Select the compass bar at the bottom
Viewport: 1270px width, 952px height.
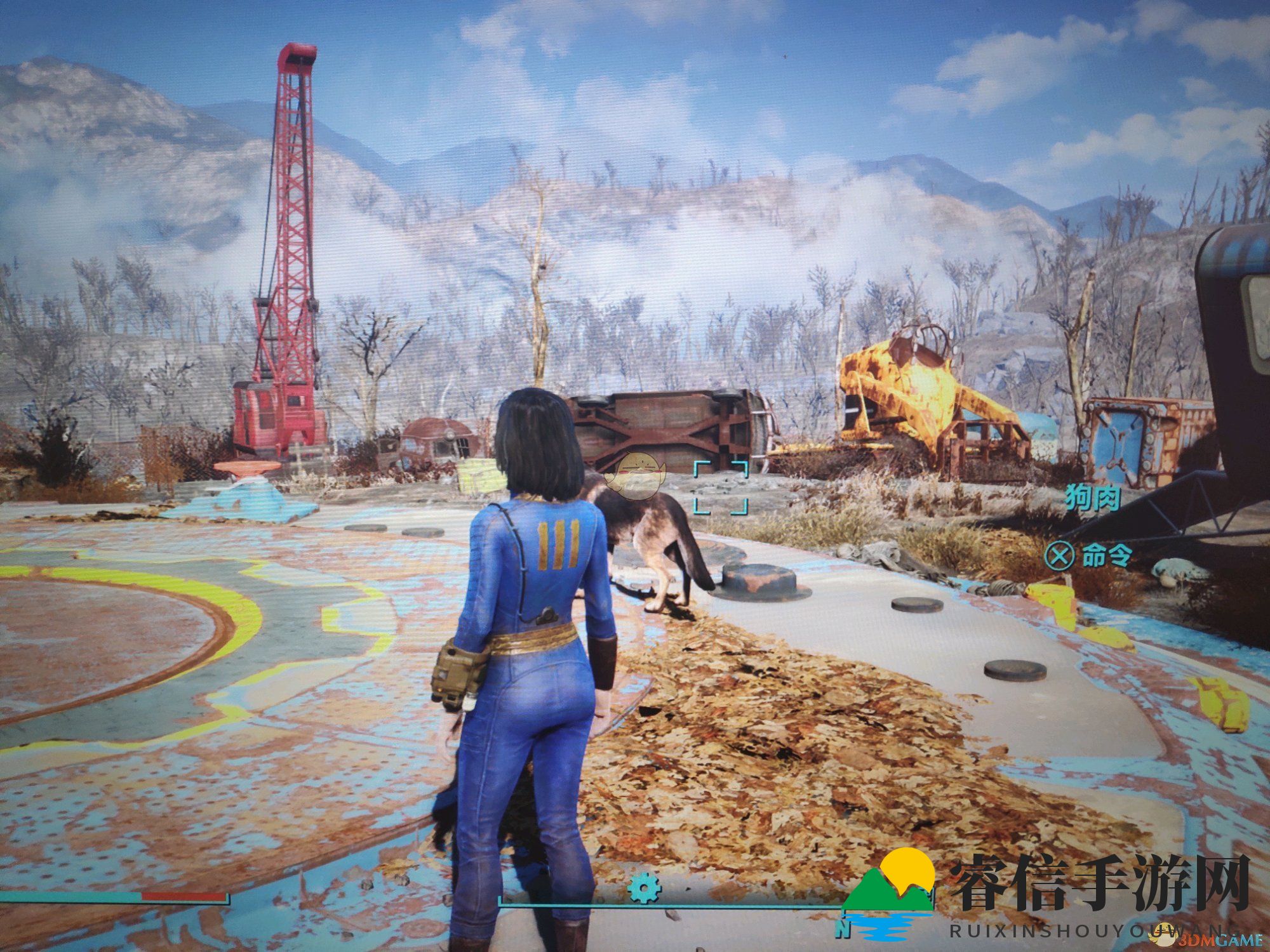click(x=673, y=904)
